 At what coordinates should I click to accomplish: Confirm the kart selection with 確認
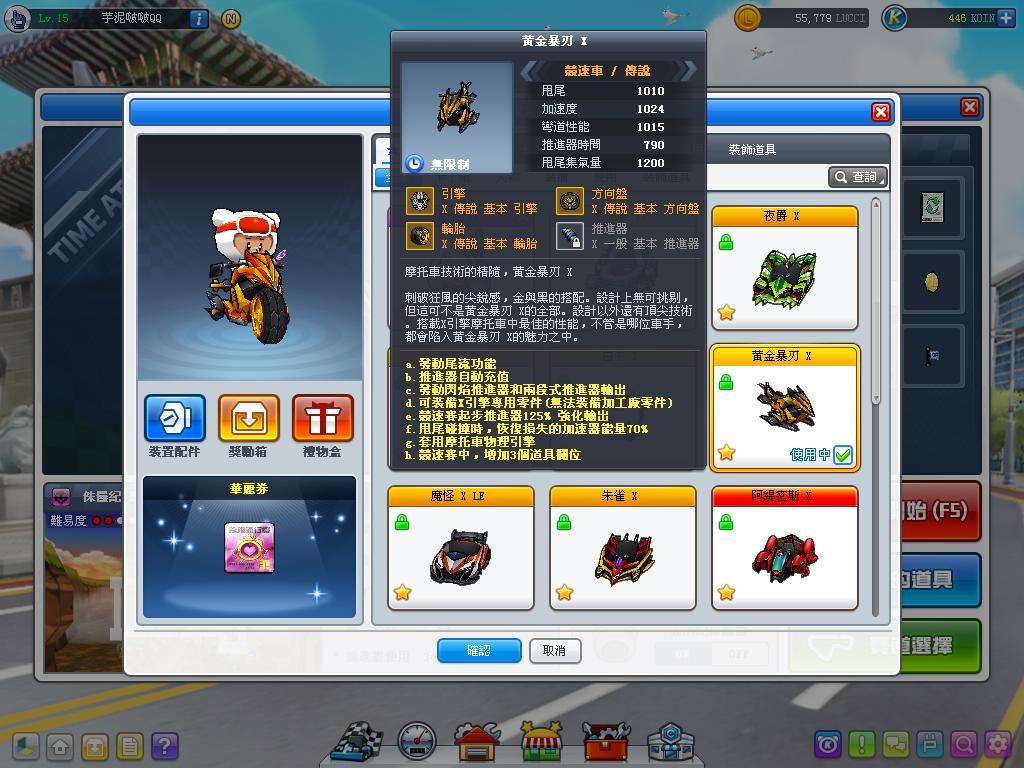479,651
